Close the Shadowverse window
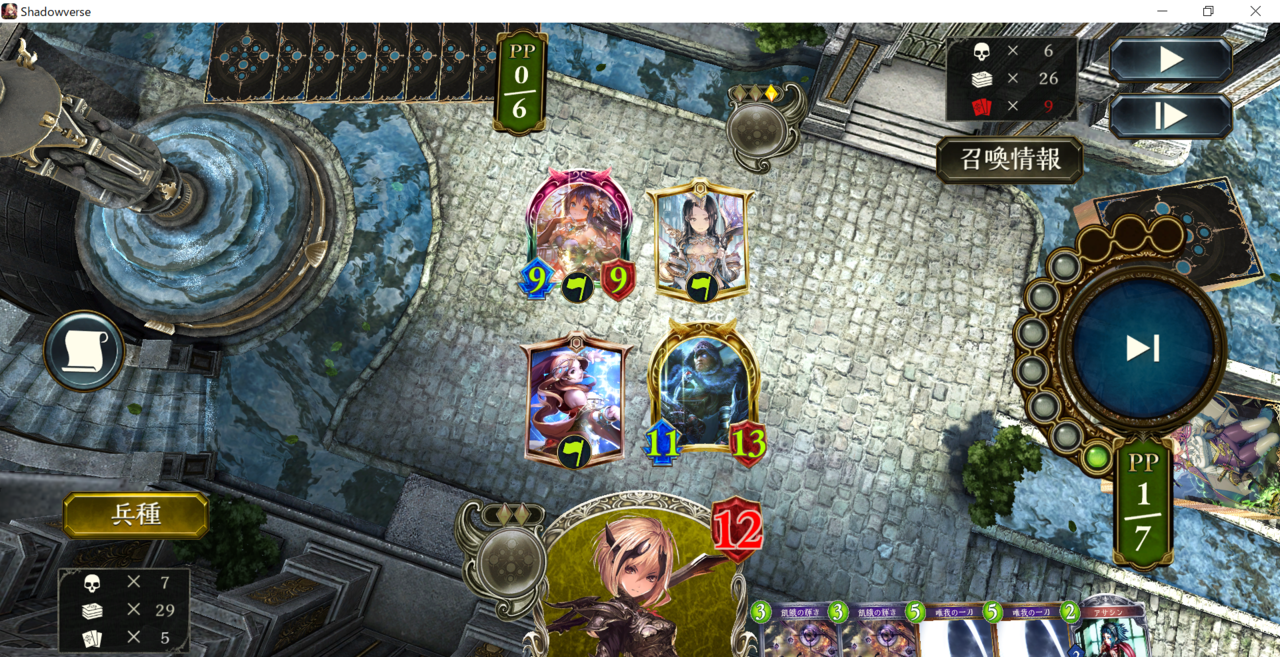The width and height of the screenshot is (1280, 657). 1256,11
